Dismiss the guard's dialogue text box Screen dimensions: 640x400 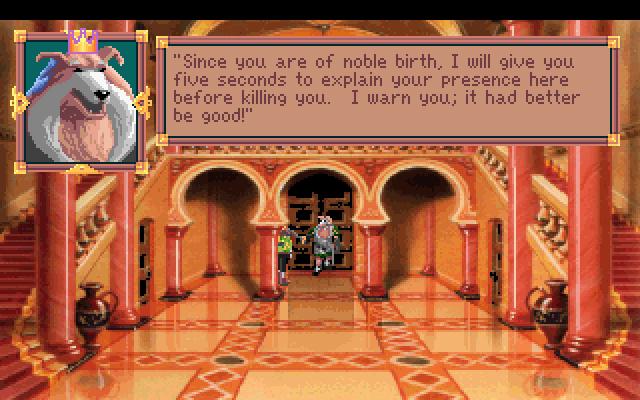[x=386, y=90]
